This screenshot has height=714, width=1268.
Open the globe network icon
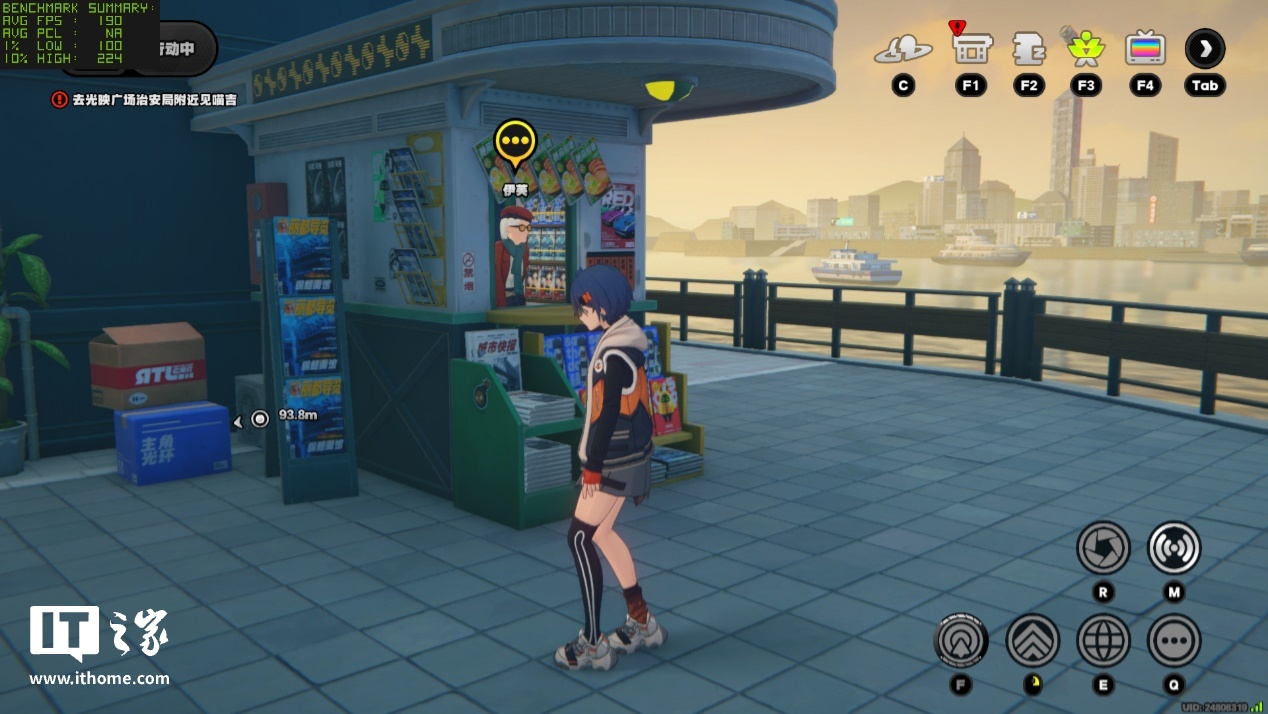tap(1103, 640)
